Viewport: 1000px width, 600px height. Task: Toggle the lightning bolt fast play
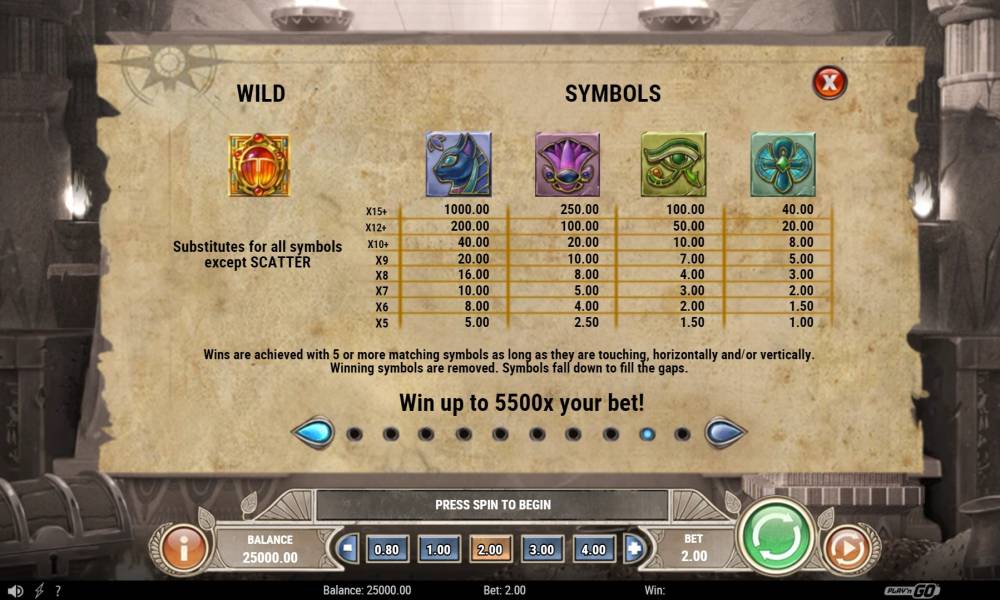point(40,591)
